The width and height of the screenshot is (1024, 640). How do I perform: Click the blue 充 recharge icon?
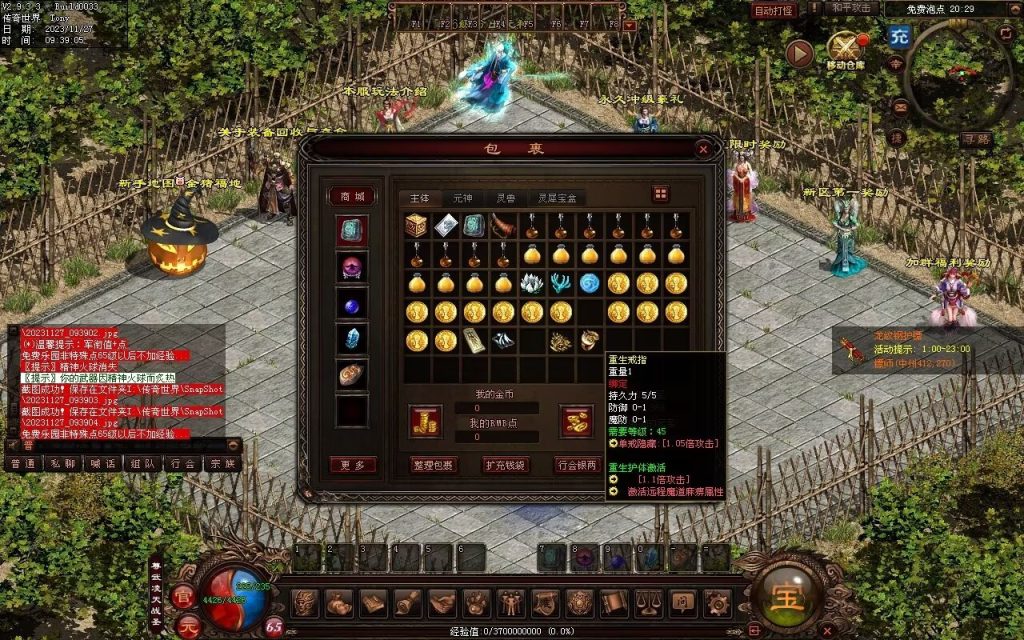[x=898, y=37]
